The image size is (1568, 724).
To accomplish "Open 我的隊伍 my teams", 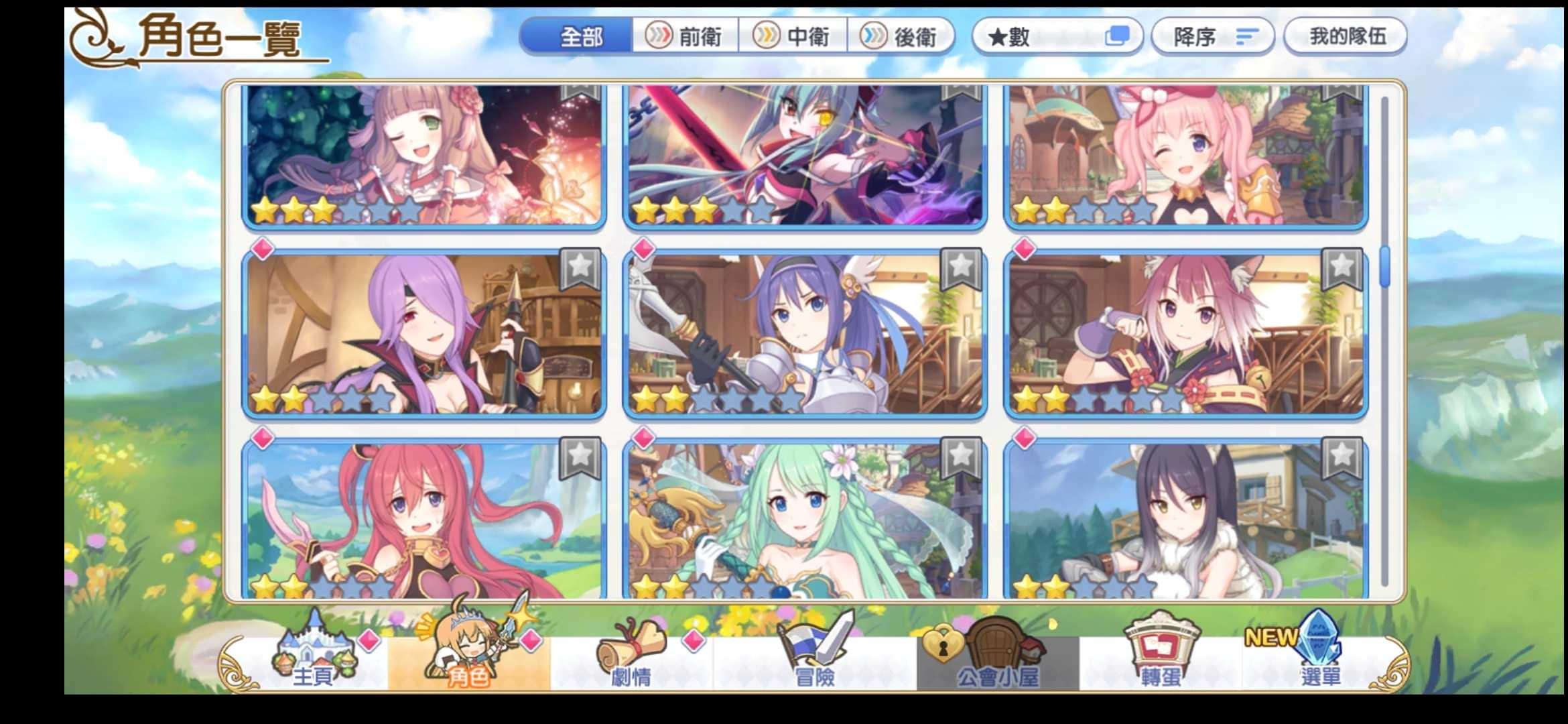I will point(1344,37).
